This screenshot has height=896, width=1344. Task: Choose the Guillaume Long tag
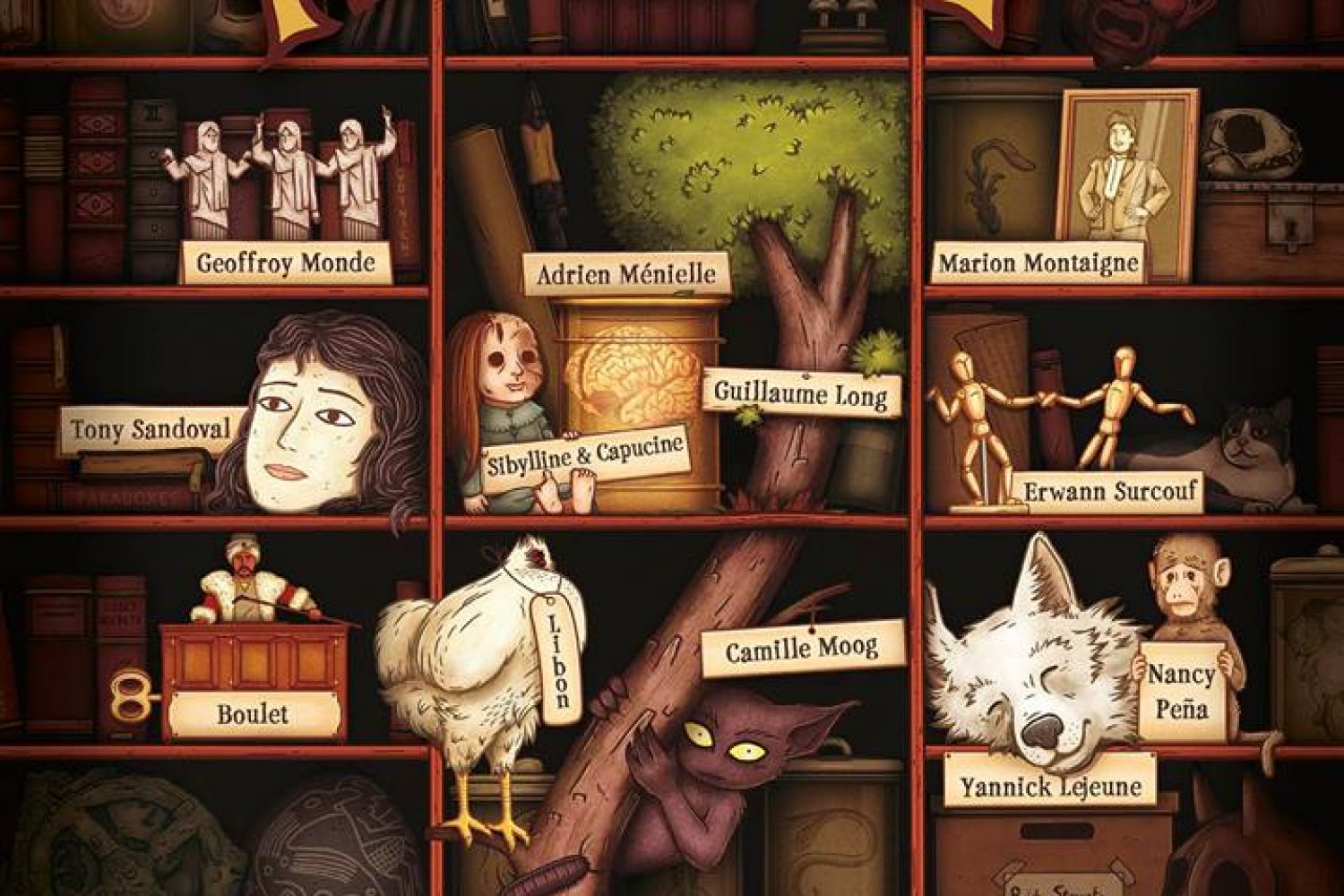[800, 392]
